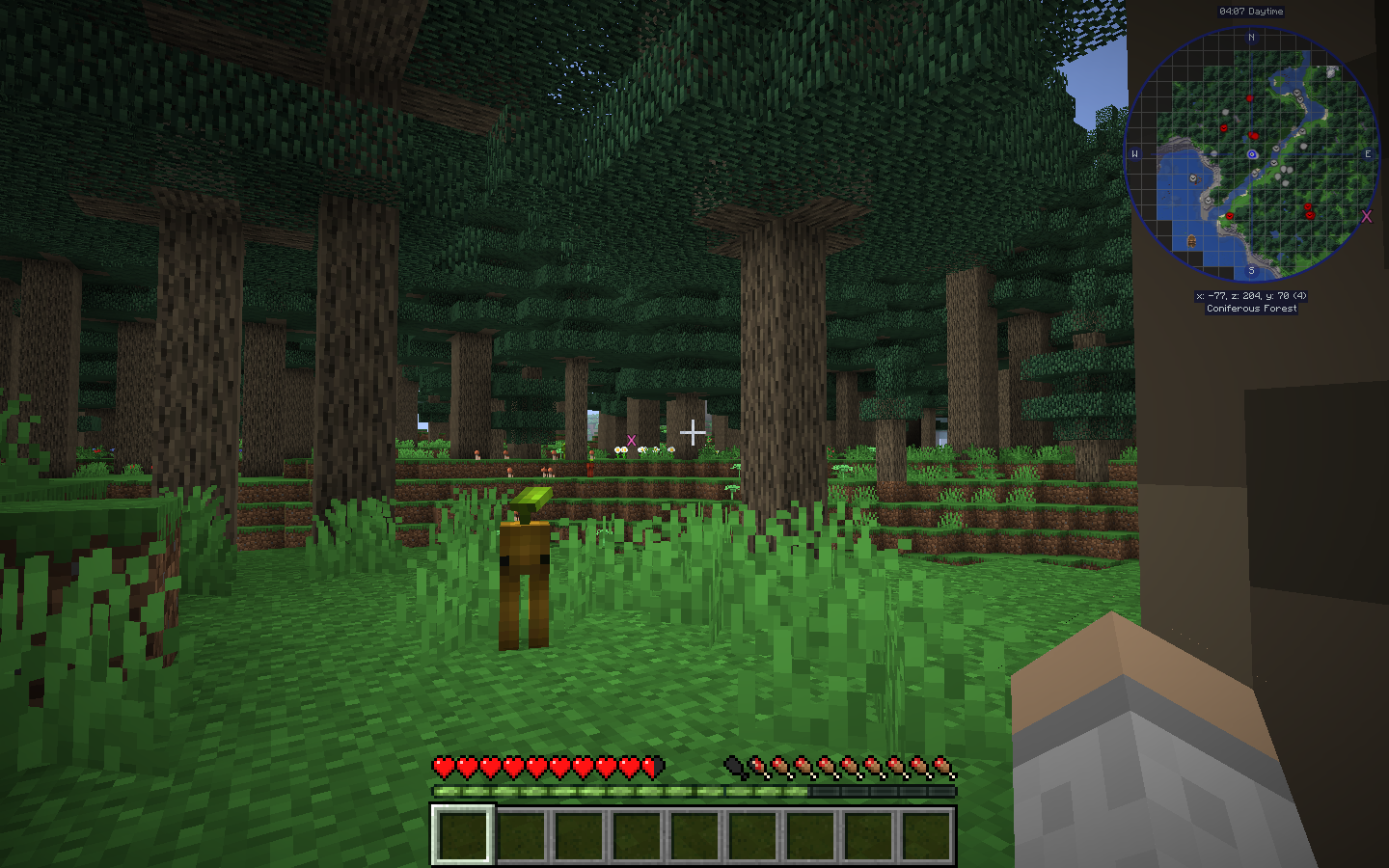Screen dimensions: 1389x868
Task: Click the red mob marker near the minimap center
Action: [1253, 135]
